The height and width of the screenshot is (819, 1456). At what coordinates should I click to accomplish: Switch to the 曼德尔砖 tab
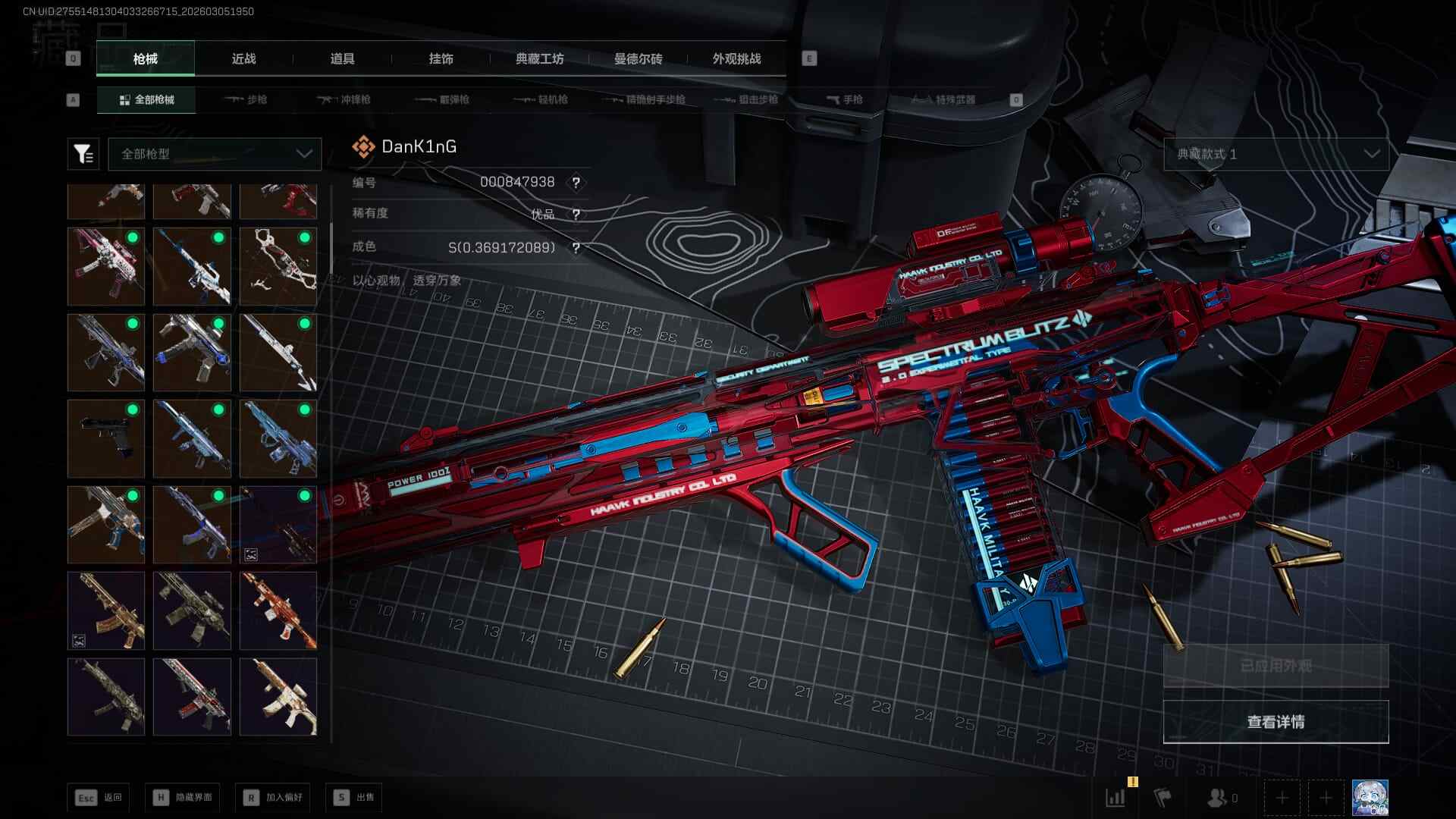[638, 59]
